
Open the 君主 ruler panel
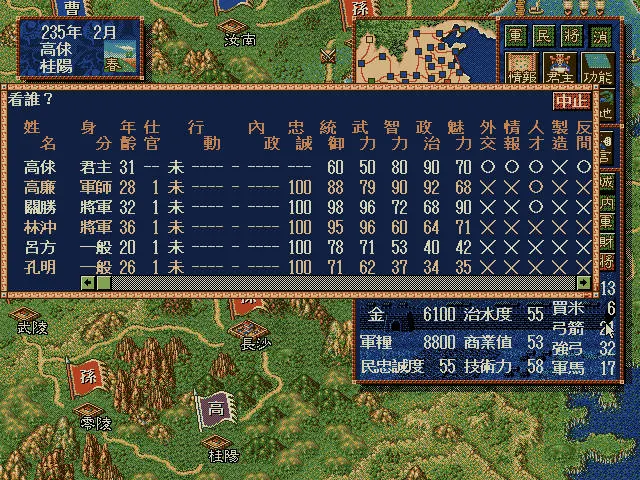pos(560,66)
